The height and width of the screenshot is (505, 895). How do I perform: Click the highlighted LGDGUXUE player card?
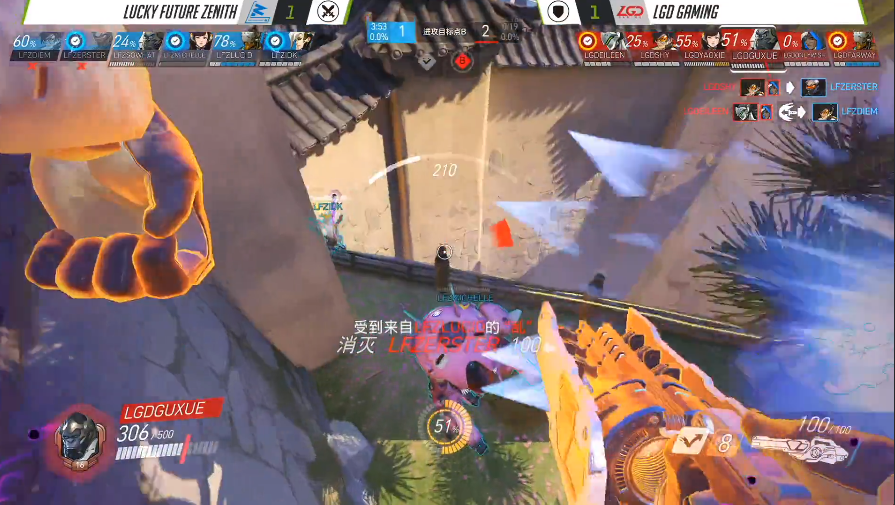tap(755, 45)
